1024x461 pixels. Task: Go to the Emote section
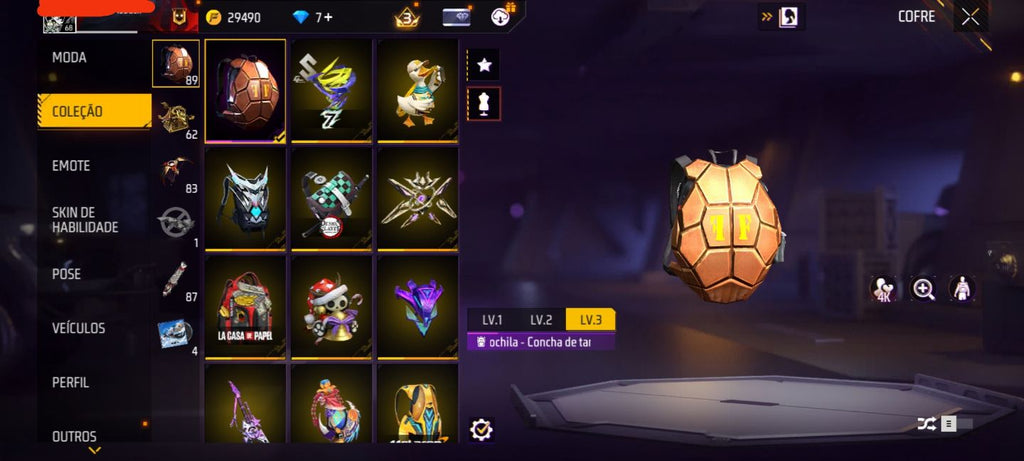[71, 166]
